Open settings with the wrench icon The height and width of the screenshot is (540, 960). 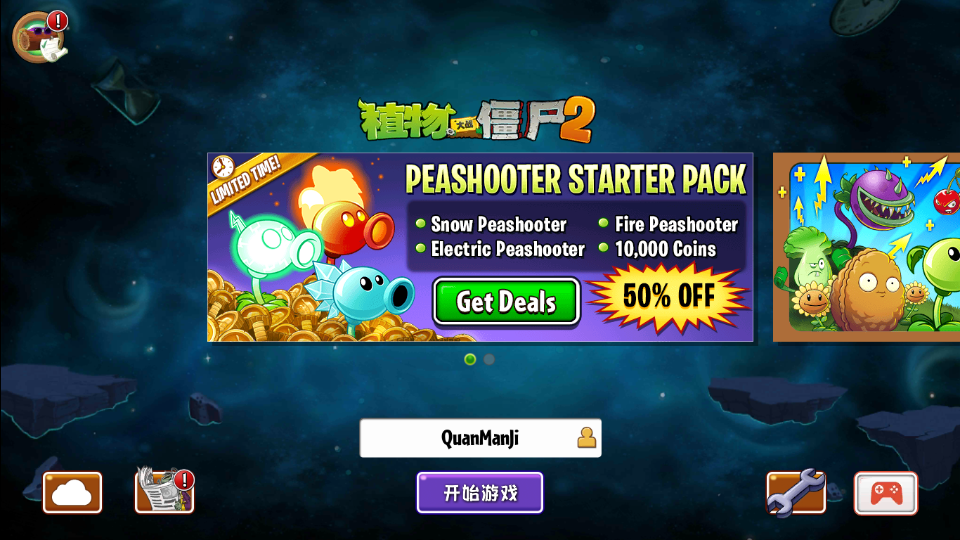point(796,492)
